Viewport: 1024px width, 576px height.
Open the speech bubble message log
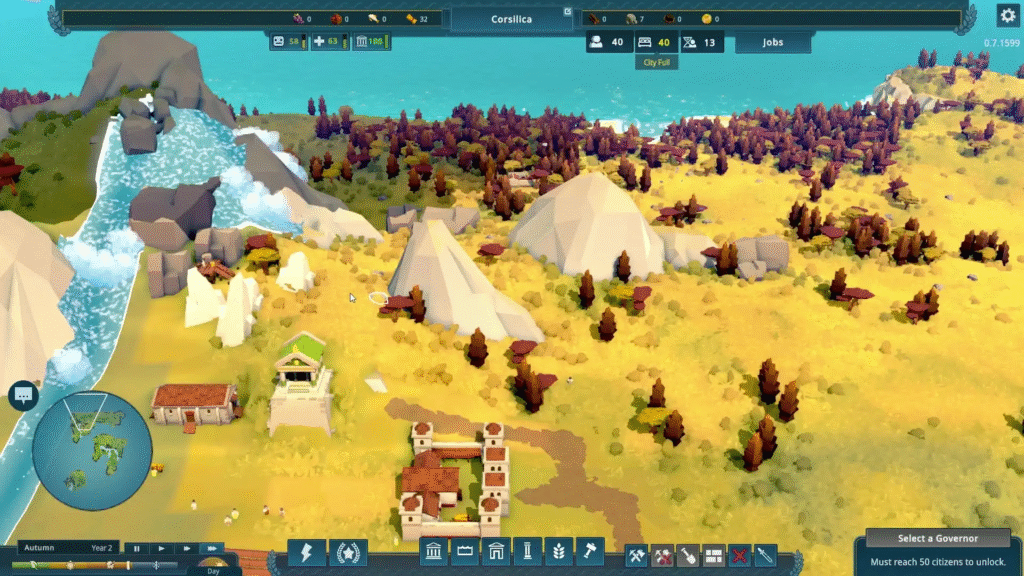pyautogui.click(x=22, y=396)
